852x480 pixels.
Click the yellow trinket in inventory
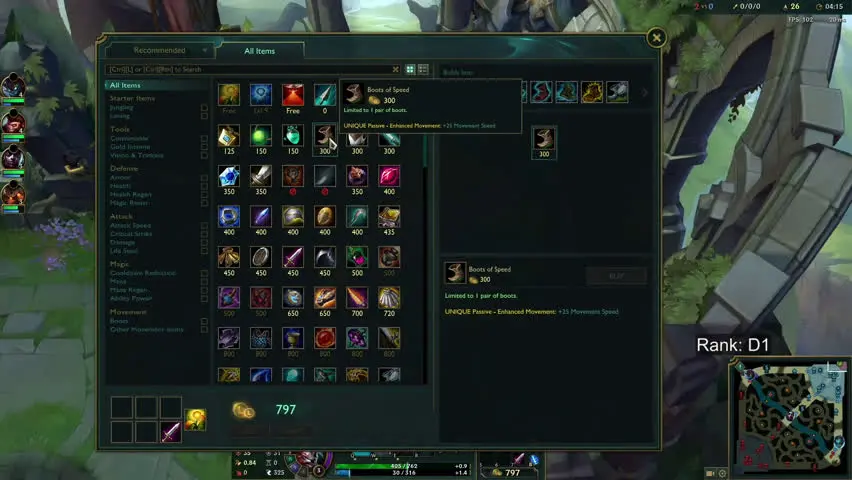(x=196, y=420)
